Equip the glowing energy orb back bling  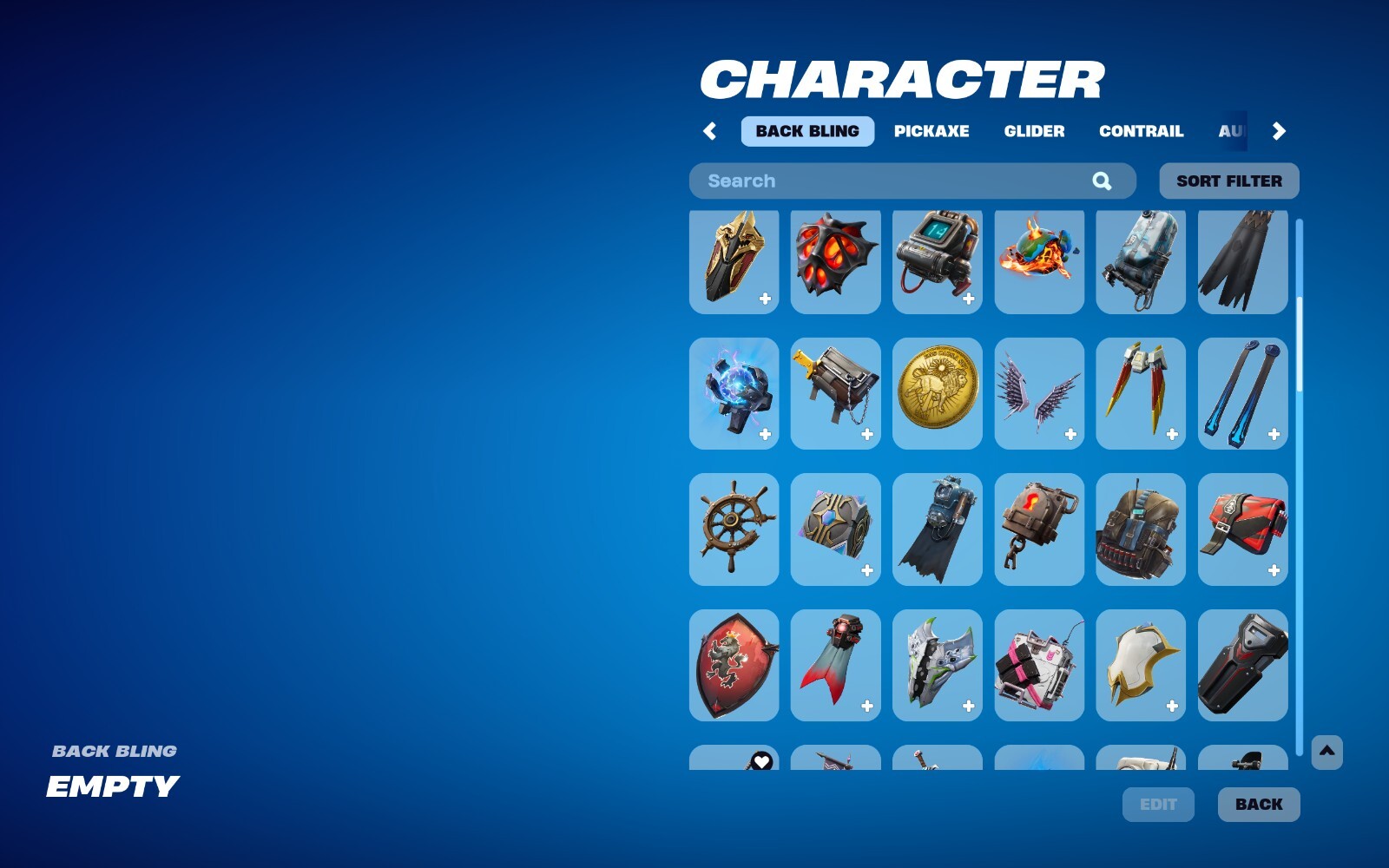[x=734, y=393]
